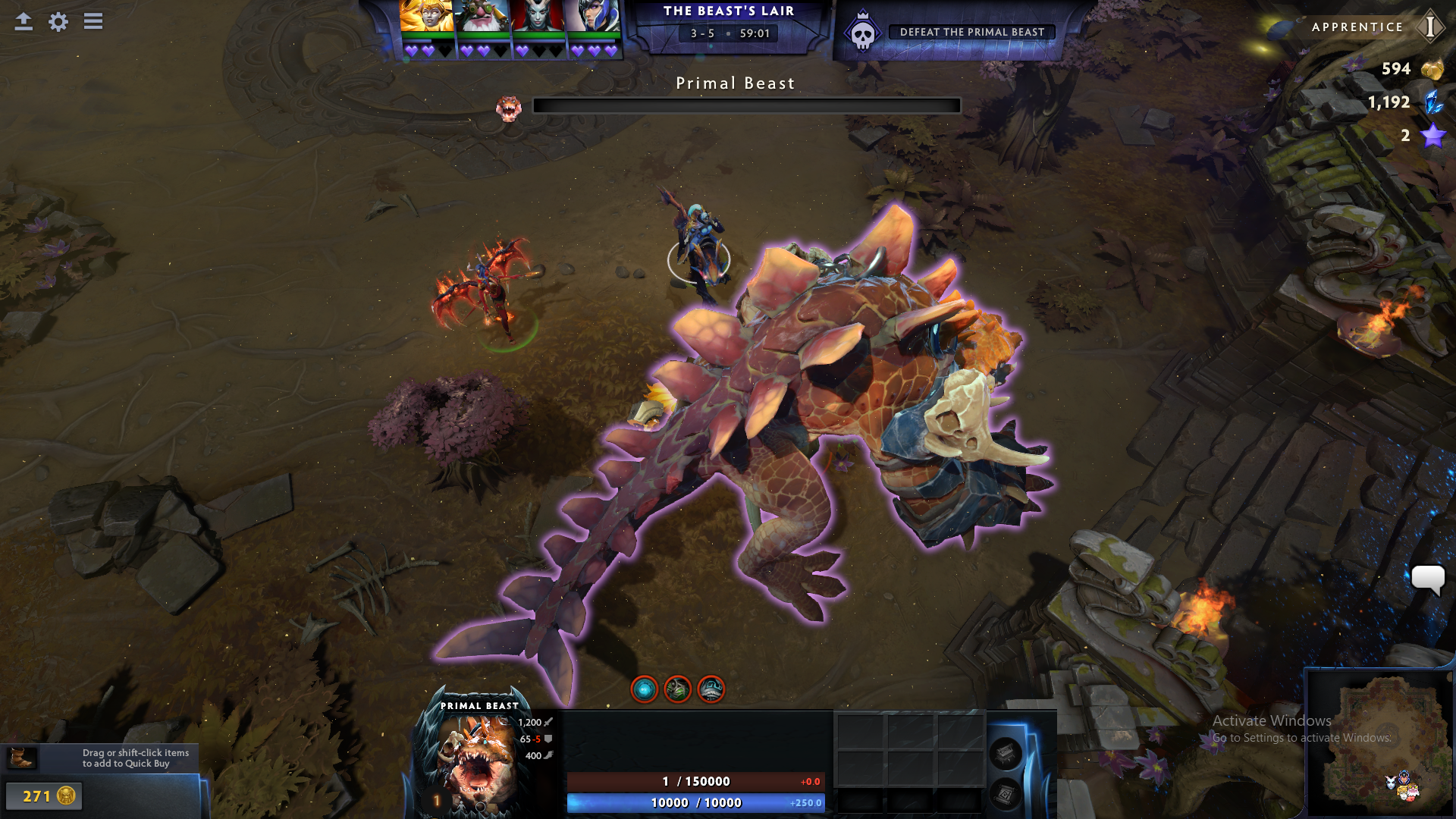Viewport: 1456px width, 819px height.
Task: Open the chat speech bubble
Action: click(1427, 580)
